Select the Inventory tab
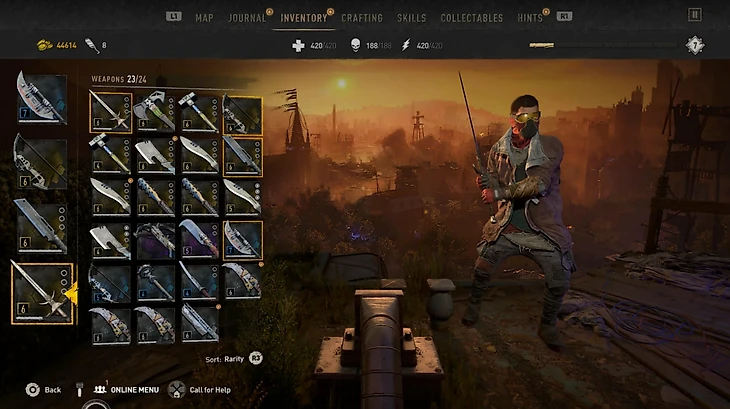 [x=305, y=17]
